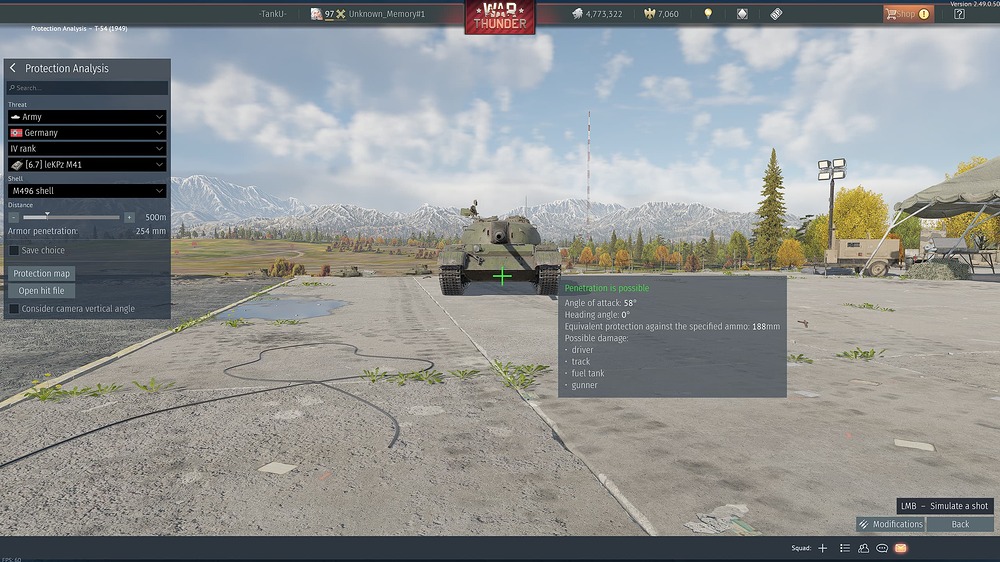Open the Shop

906,14
